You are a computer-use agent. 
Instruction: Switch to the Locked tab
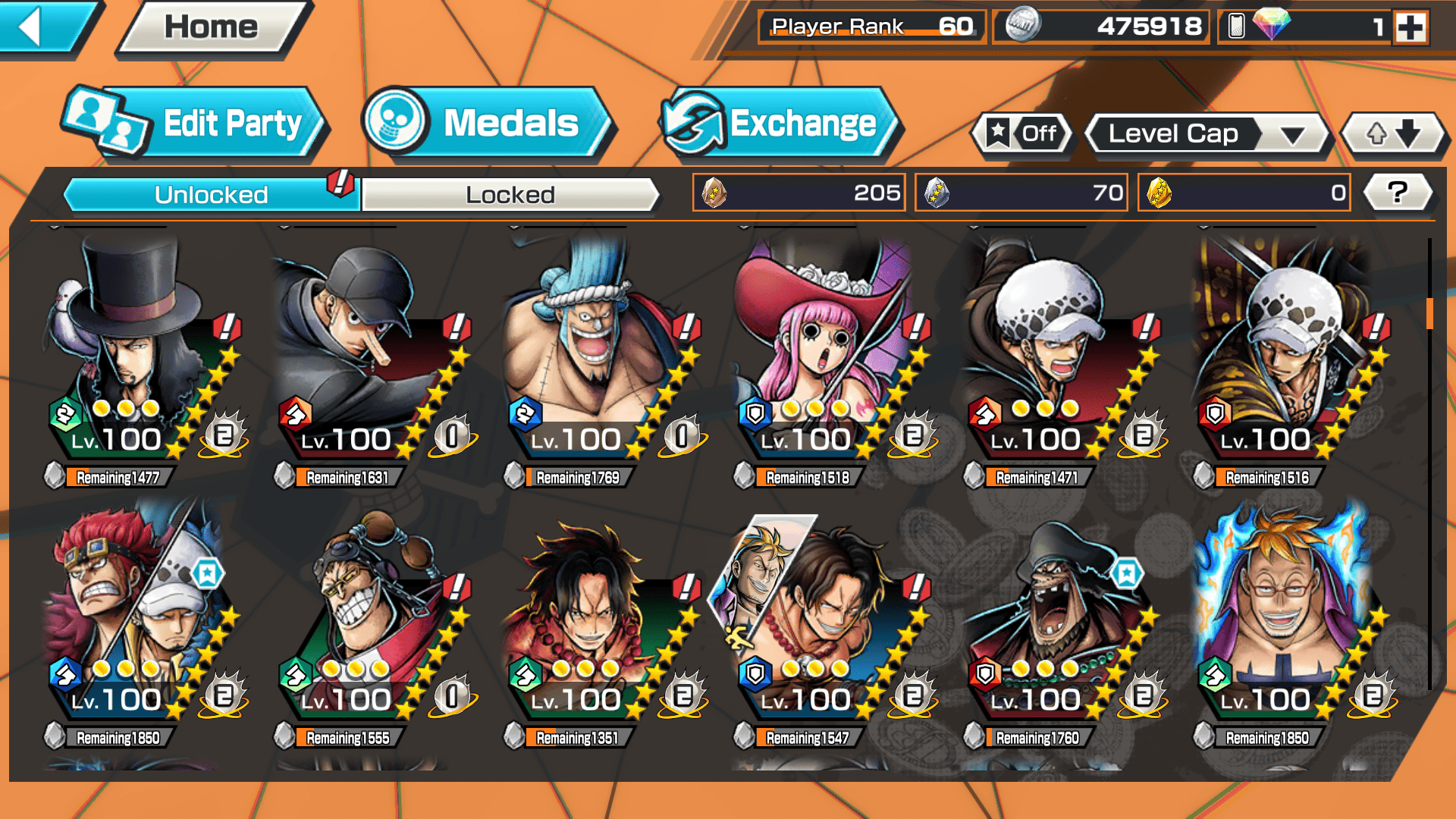point(510,195)
